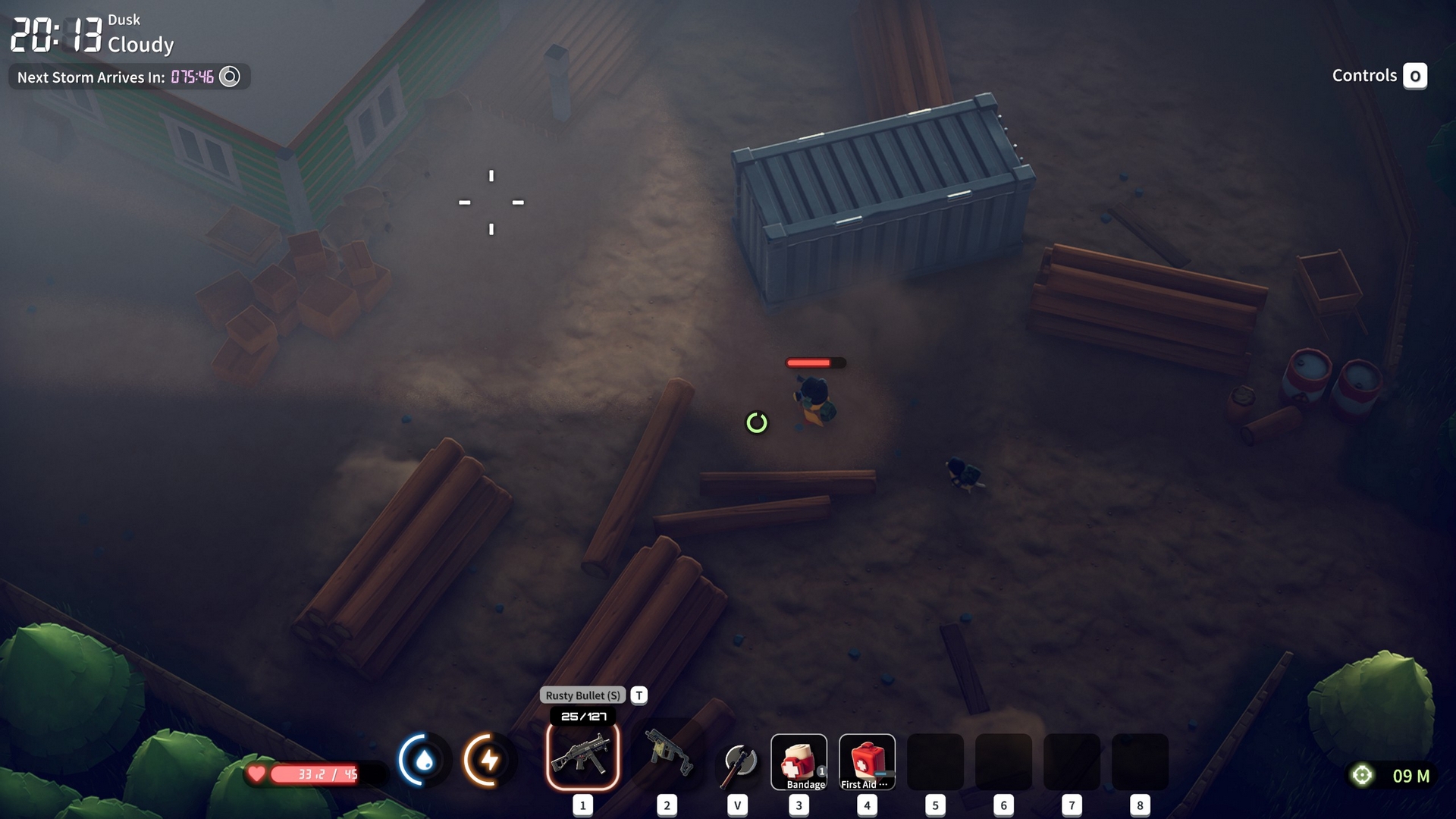Select the First Aid kit slot
Image resolution: width=1456 pixels, height=819 pixels.
pyautogui.click(x=867, y=762)
